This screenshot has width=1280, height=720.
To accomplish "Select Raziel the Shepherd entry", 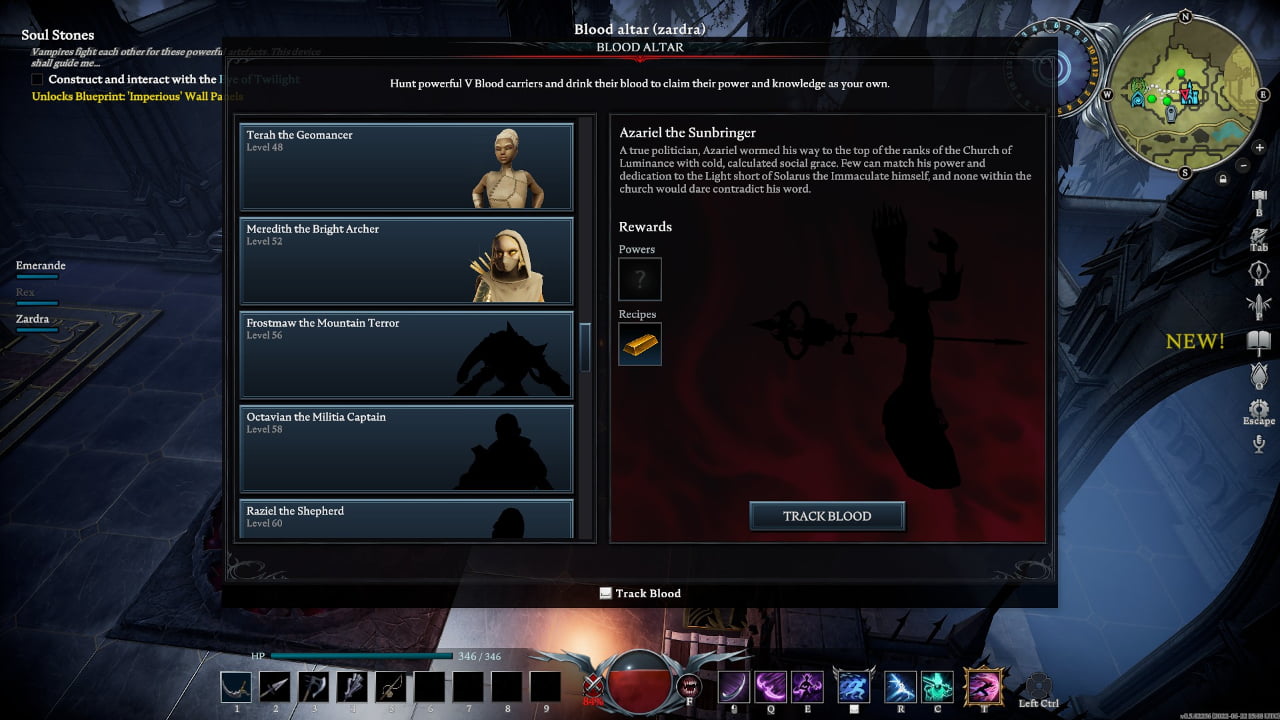I will click(x=406, y=519).
